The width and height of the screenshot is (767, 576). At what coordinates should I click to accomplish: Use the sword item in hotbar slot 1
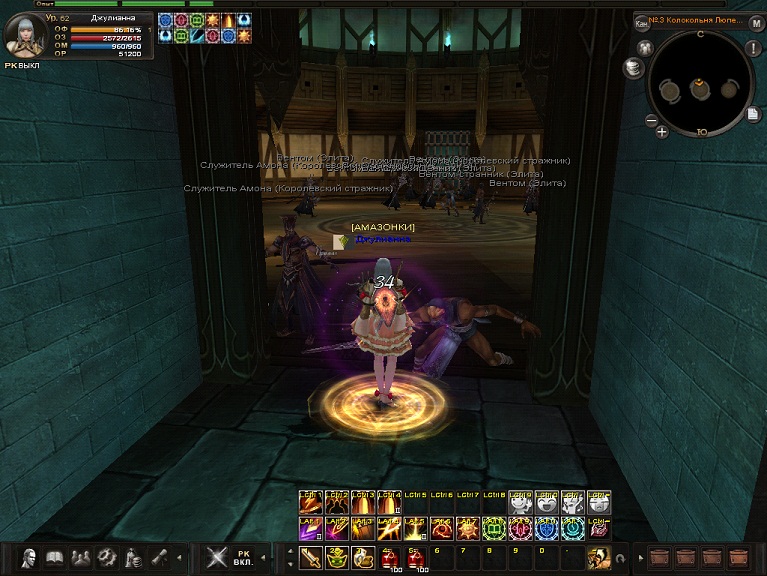coord(311,557)
